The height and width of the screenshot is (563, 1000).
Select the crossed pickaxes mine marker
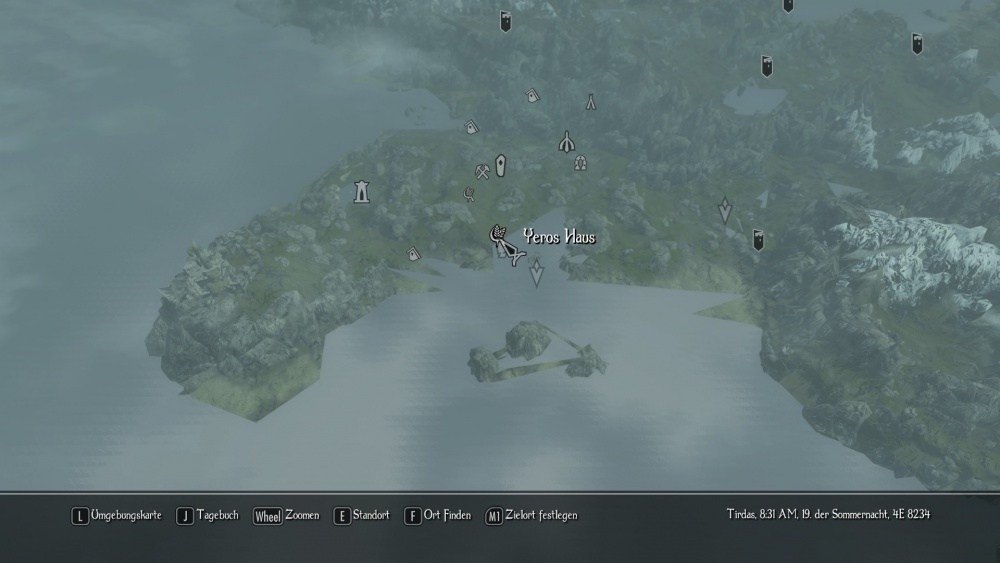click(483, 171)
